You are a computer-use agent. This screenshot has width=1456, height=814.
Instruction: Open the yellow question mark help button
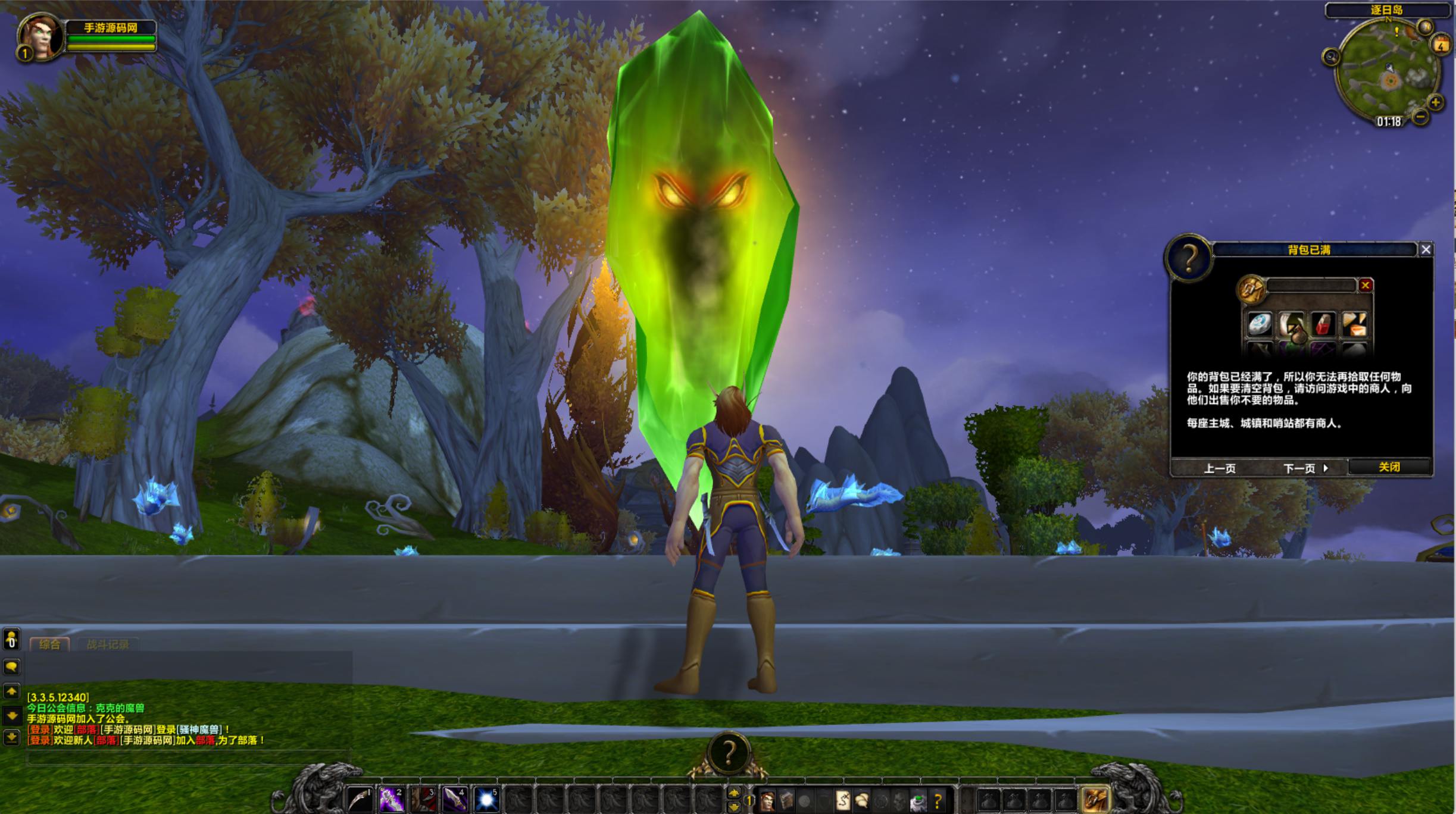(x=938, y=801)
